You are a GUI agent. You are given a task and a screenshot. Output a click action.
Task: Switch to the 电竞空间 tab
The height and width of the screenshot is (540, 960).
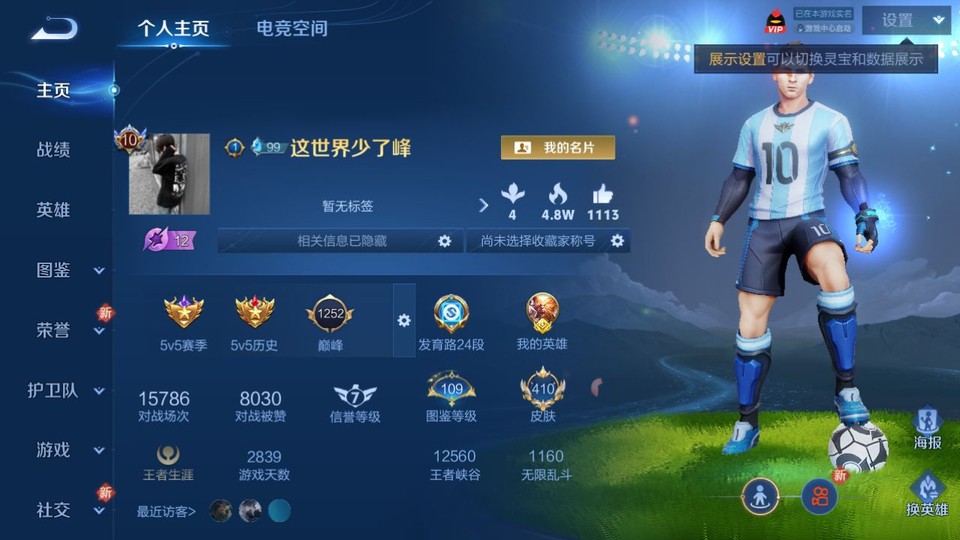tap(292, 28)
